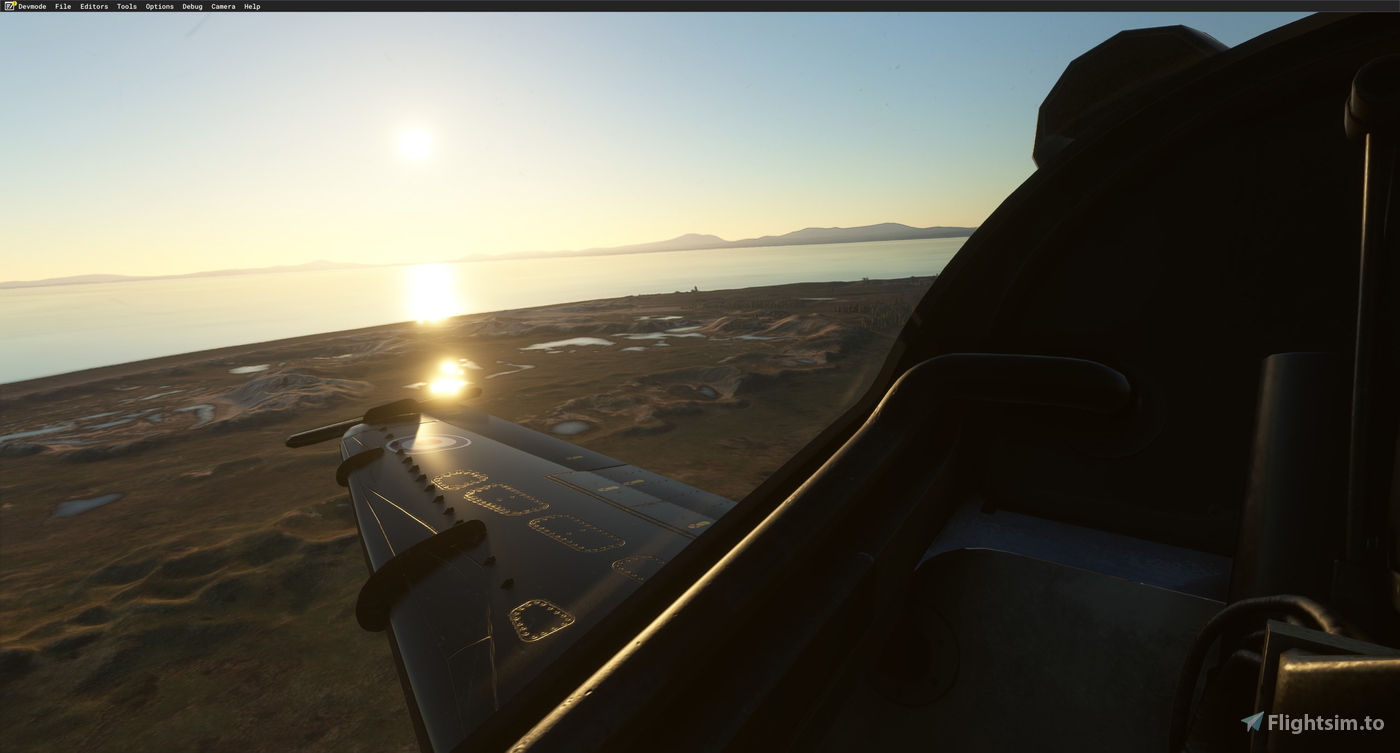Open the Debug menu

pyautogui.click(x=191, y=6)
